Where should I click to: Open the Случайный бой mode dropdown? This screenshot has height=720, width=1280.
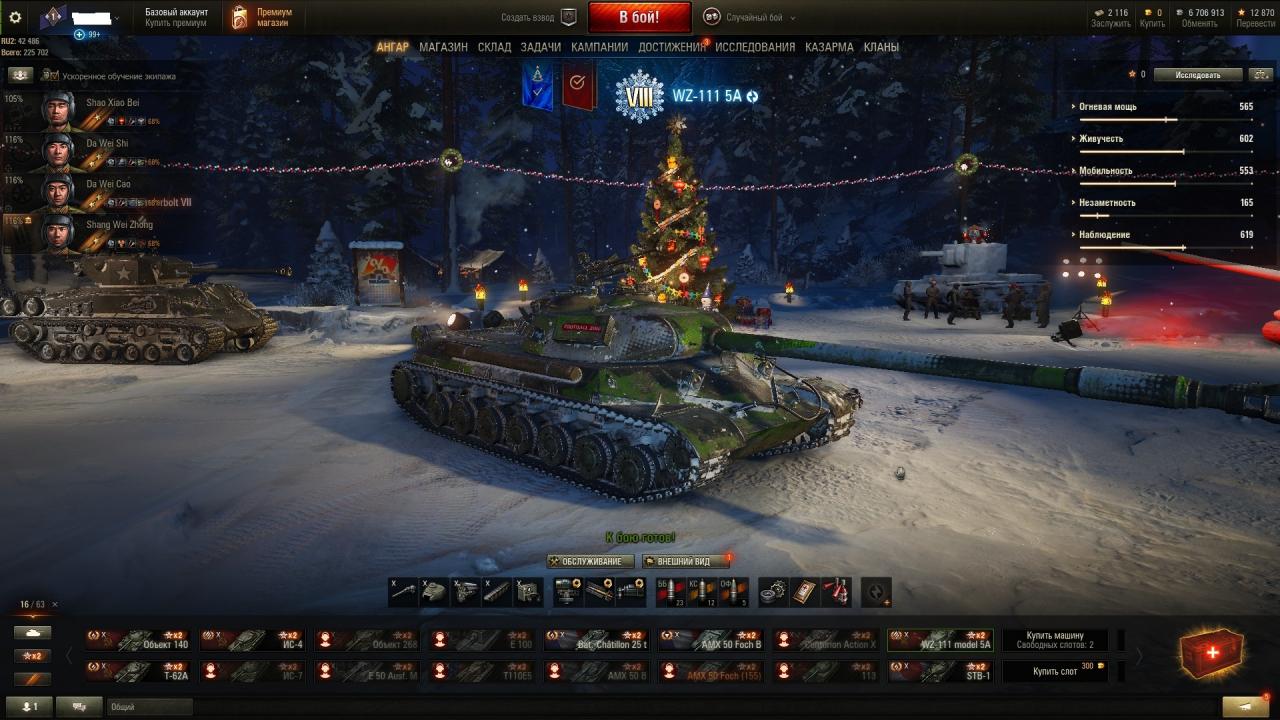tap(749, 17)
